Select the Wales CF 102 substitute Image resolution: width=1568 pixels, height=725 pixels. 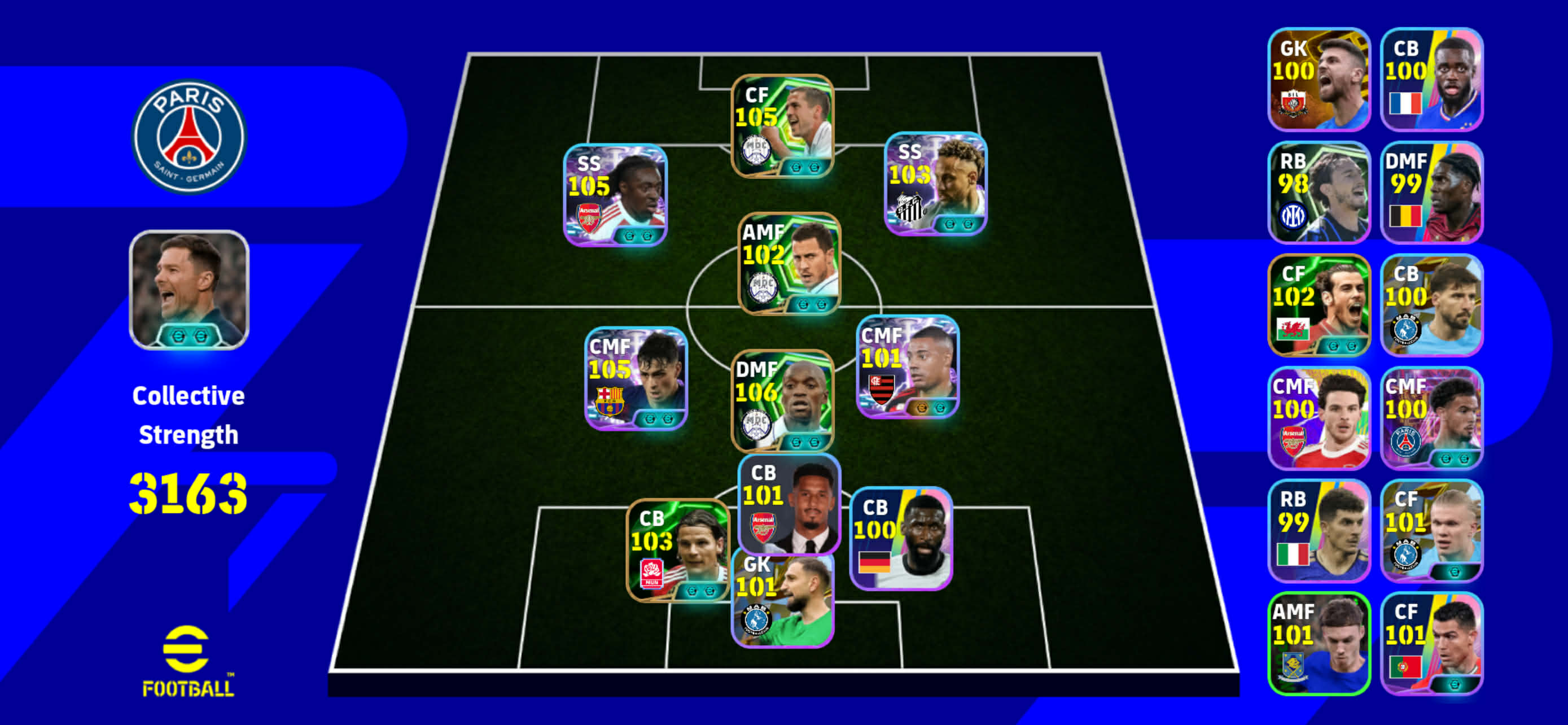(x=1319, y=305)
